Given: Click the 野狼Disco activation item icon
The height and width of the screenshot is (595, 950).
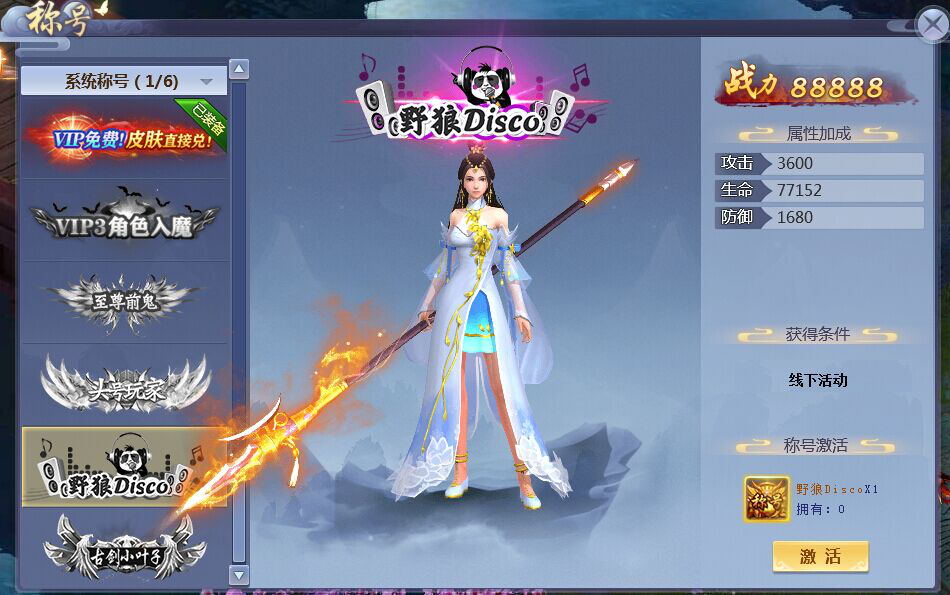Looking at the screenshot, I should point(767,498).
